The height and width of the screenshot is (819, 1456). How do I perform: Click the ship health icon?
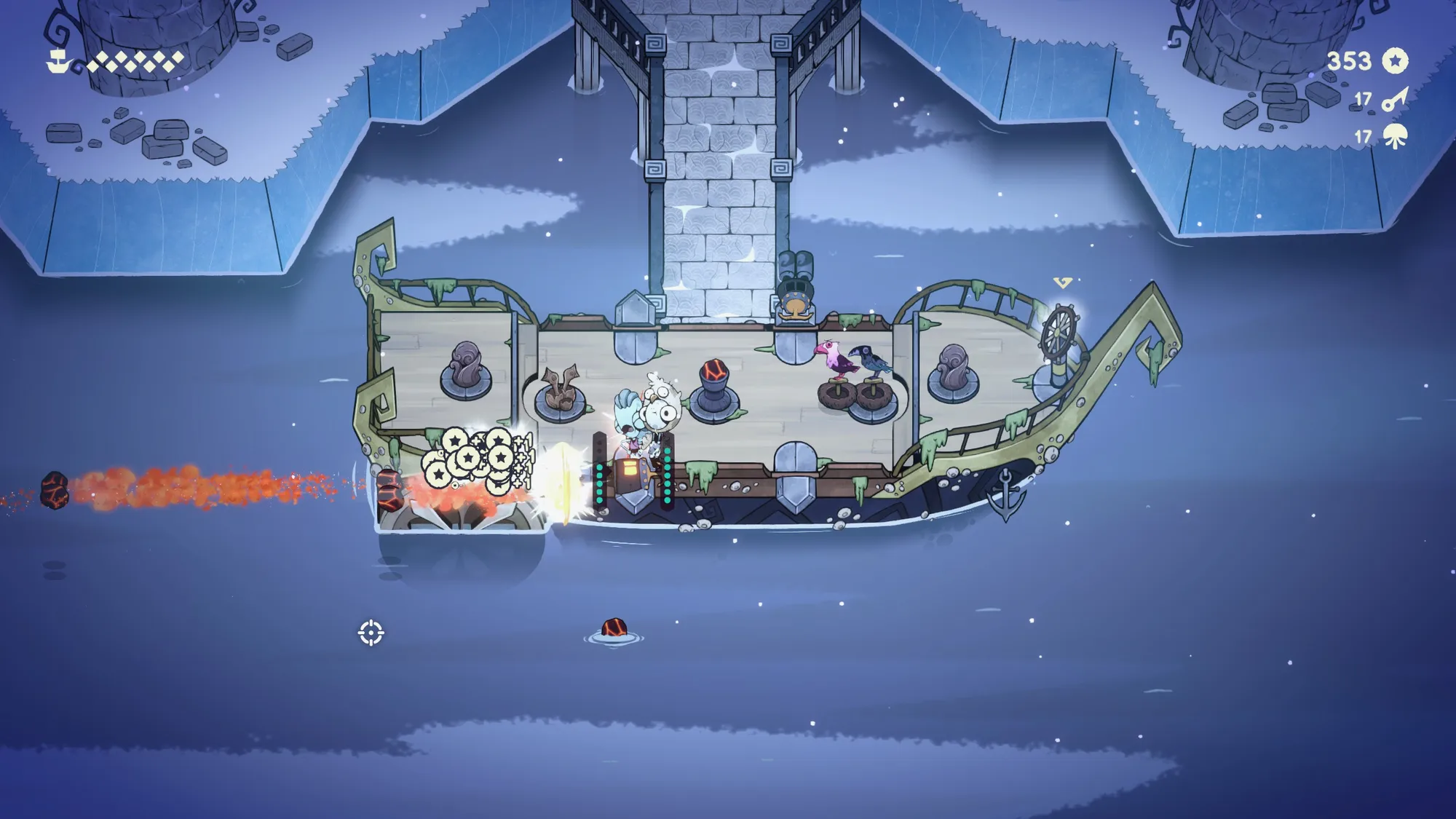pyautogui.click(x=58, y=62)
